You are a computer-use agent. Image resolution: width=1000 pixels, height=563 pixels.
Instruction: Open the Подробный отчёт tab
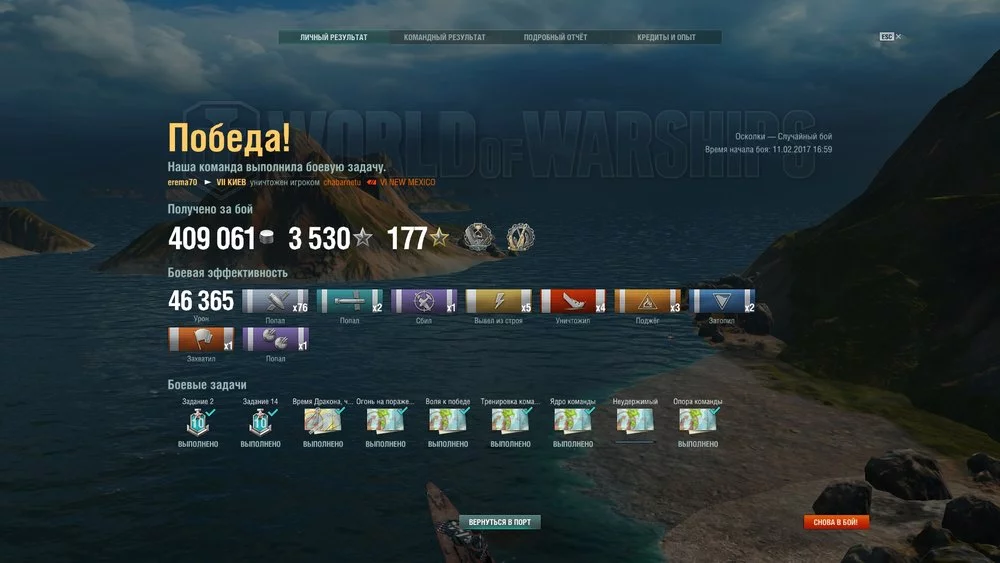click(x=555, y=38)
